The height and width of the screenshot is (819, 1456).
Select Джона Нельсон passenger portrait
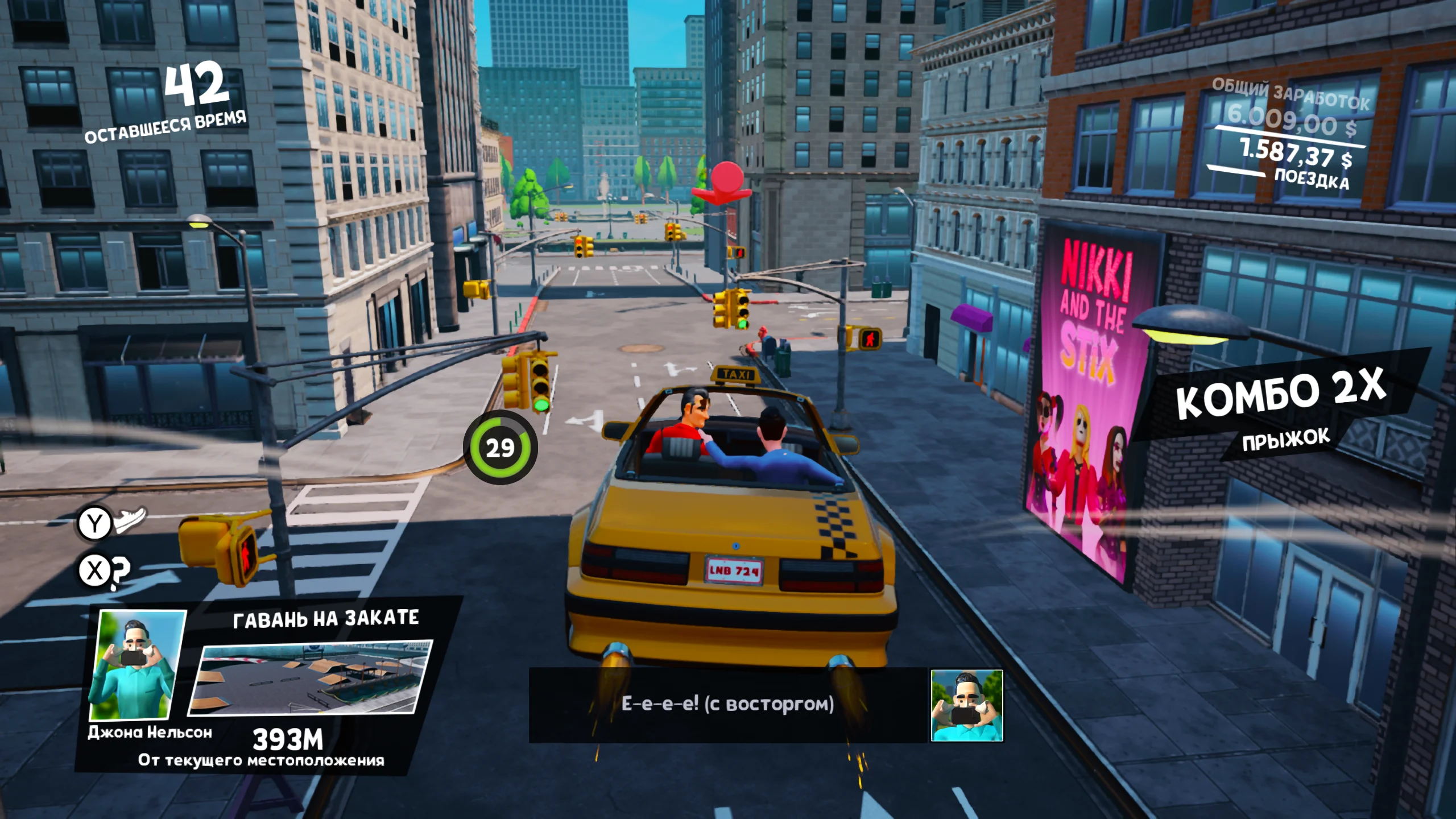point(138,665)
